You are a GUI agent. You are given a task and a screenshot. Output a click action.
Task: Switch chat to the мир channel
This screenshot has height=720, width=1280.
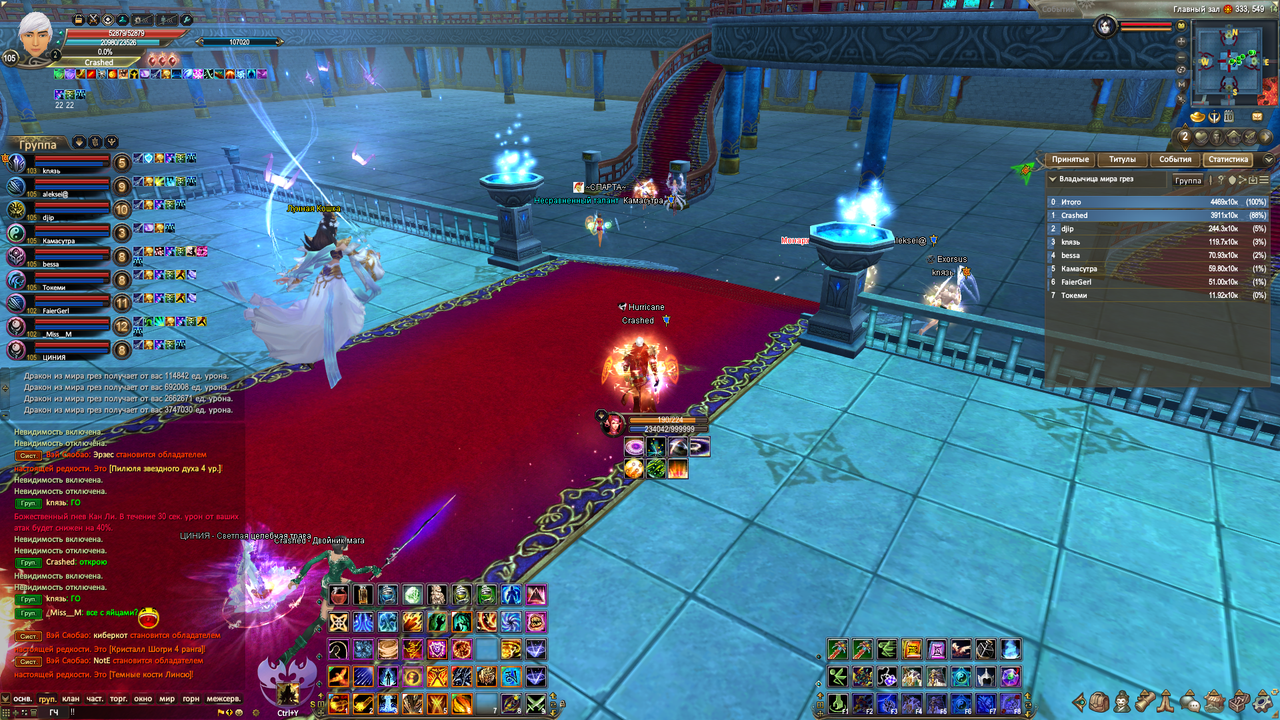167,699
